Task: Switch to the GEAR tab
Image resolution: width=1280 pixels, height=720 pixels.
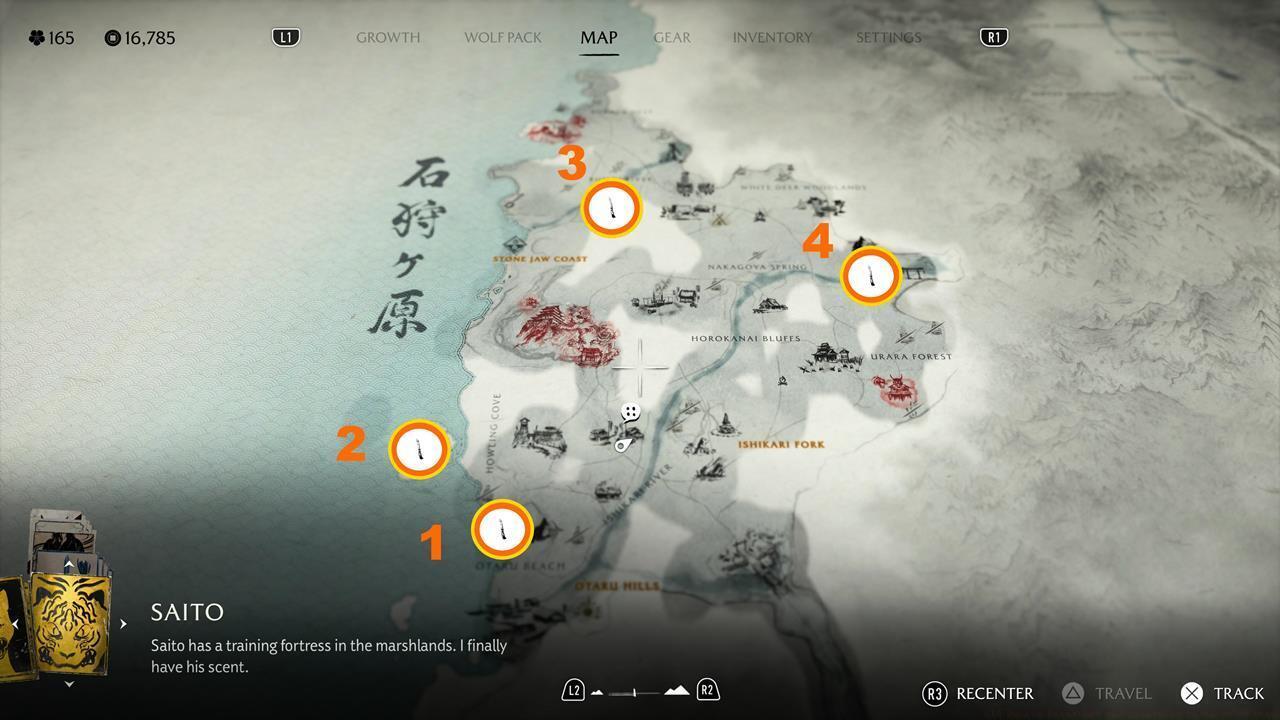Action: coord(671,37)
